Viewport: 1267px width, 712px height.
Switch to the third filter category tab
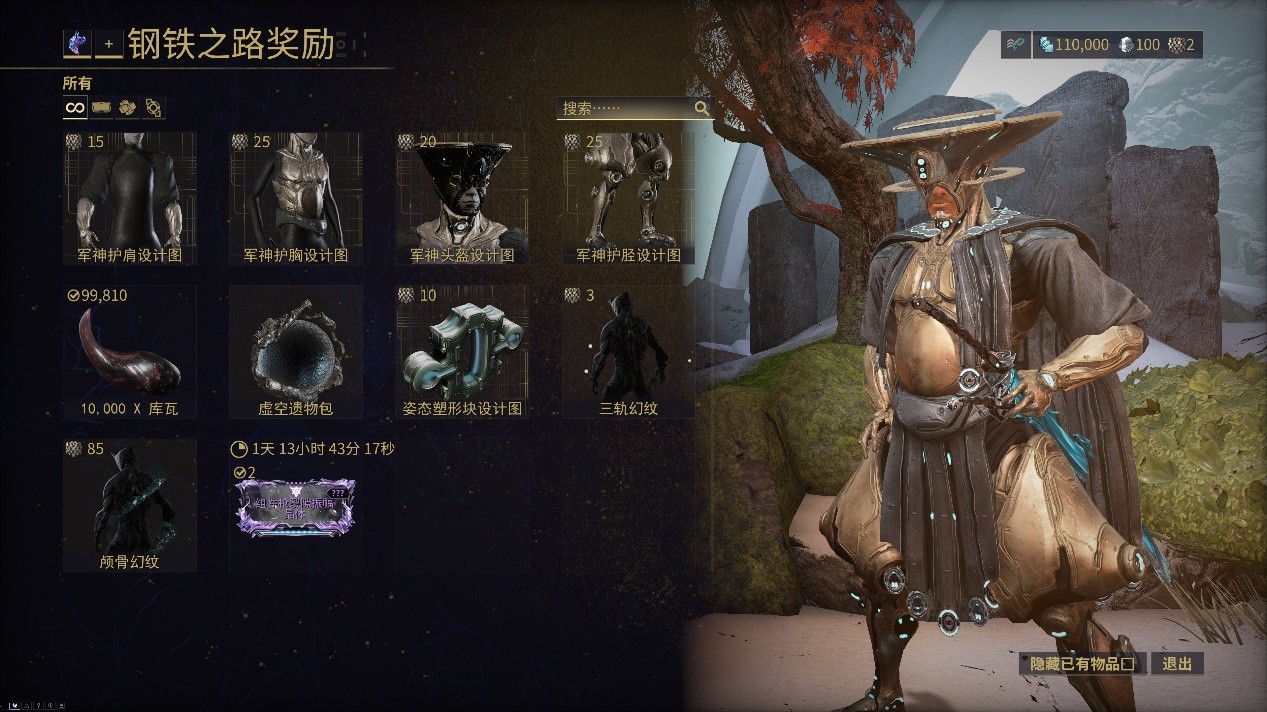(127, 107)
